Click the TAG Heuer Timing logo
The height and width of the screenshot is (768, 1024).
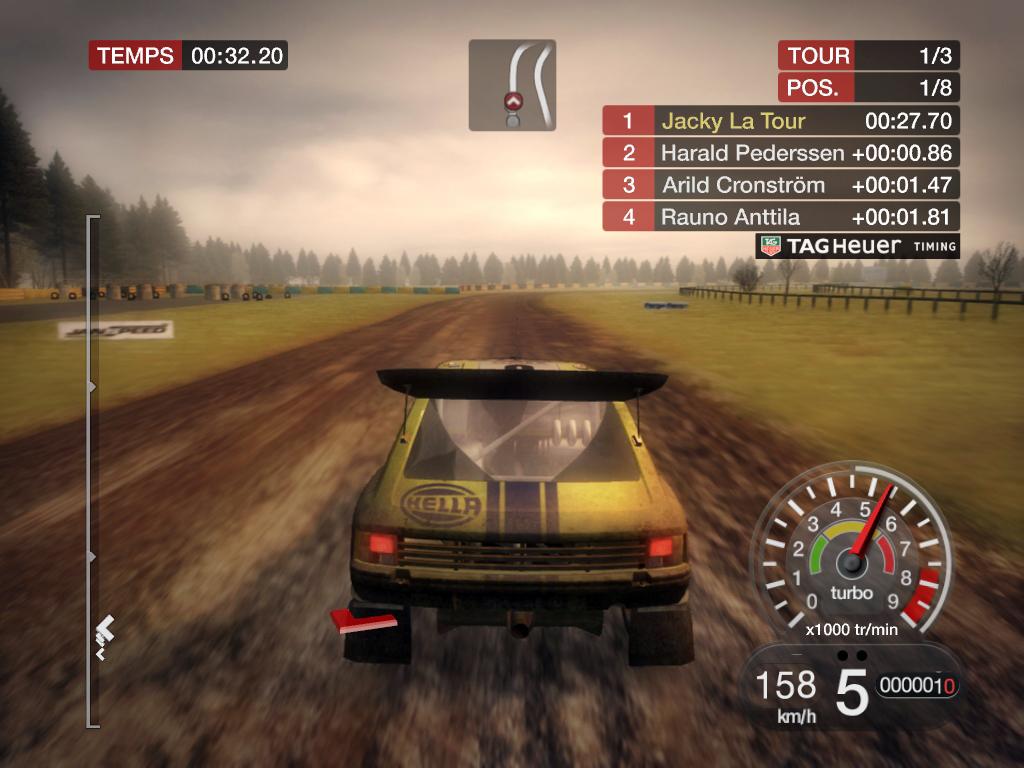coord(857,246)
